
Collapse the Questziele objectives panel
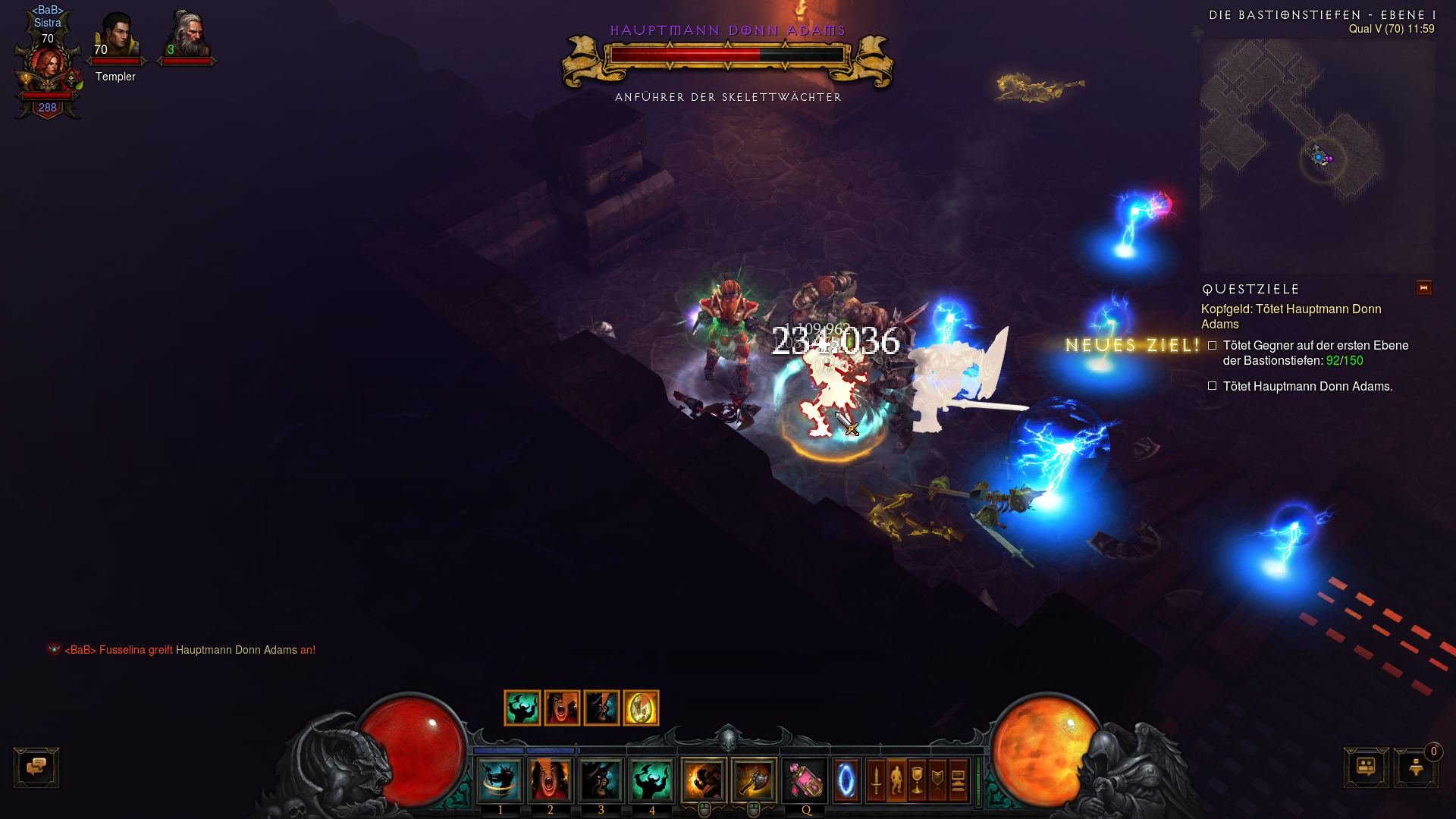coord(1423,288)
